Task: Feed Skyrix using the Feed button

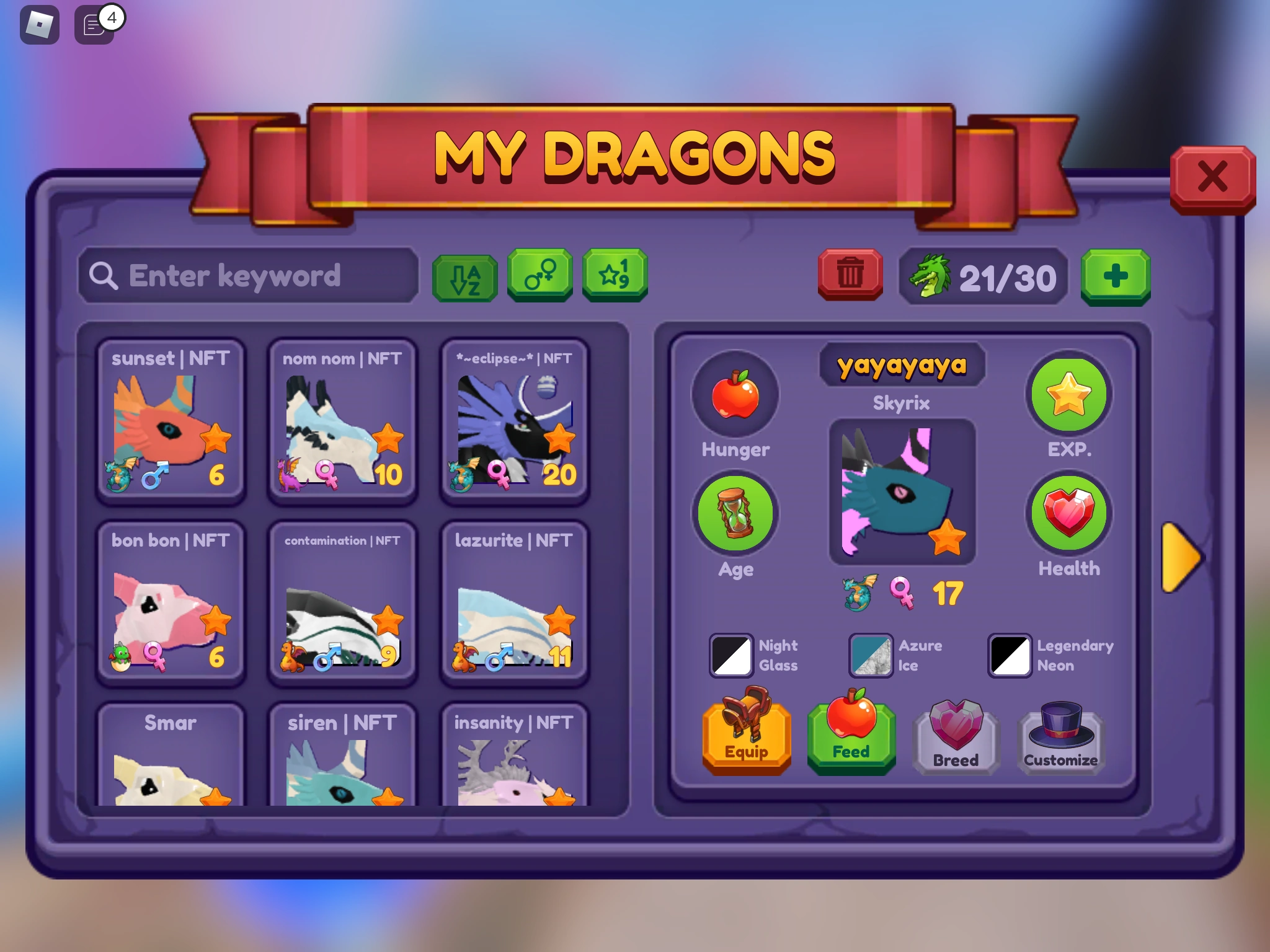Action: coord(850,738)
